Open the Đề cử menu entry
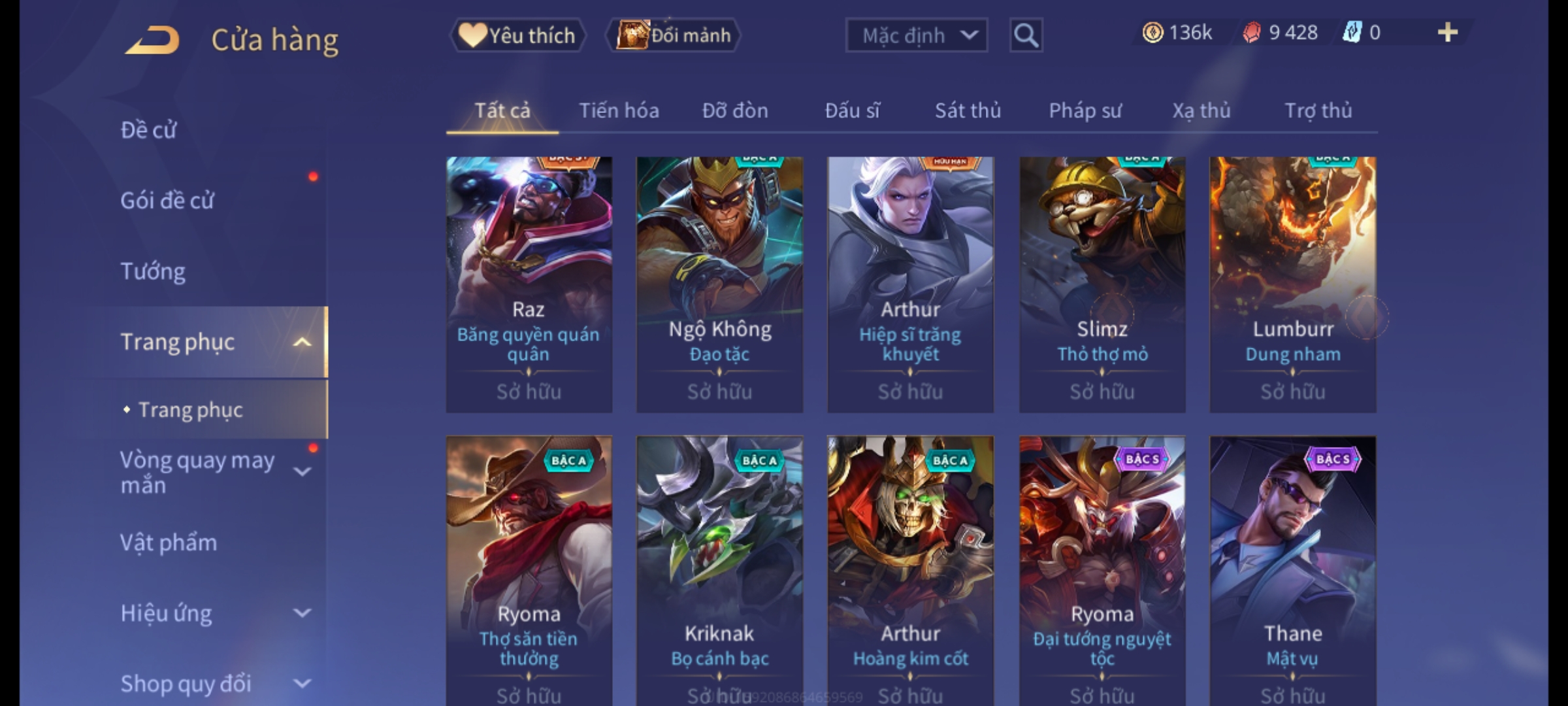The image size is (1568, 706). click(148, 130)
